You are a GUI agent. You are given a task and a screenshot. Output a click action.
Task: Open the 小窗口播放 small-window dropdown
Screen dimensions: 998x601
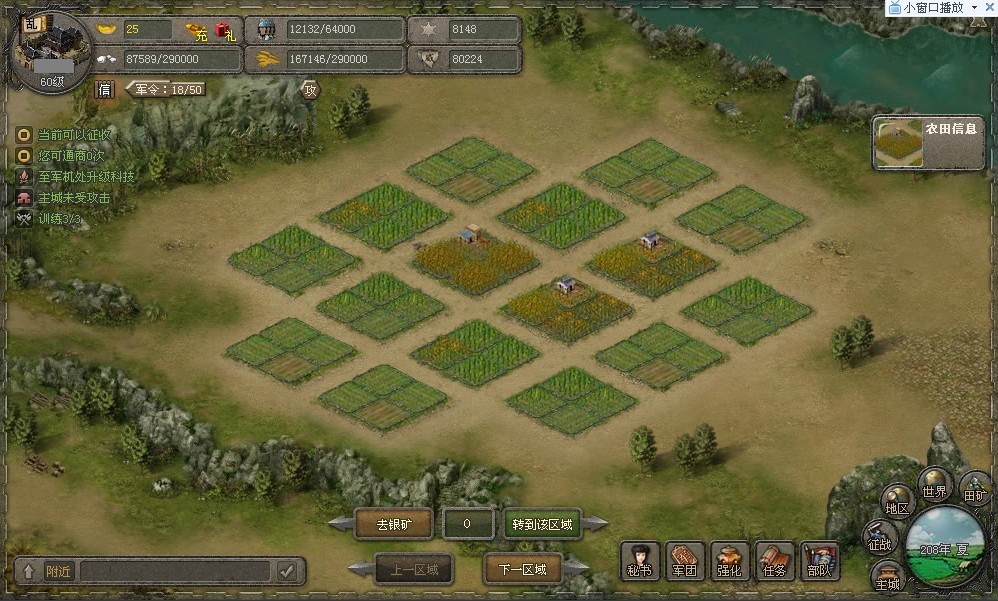point(975,7)
